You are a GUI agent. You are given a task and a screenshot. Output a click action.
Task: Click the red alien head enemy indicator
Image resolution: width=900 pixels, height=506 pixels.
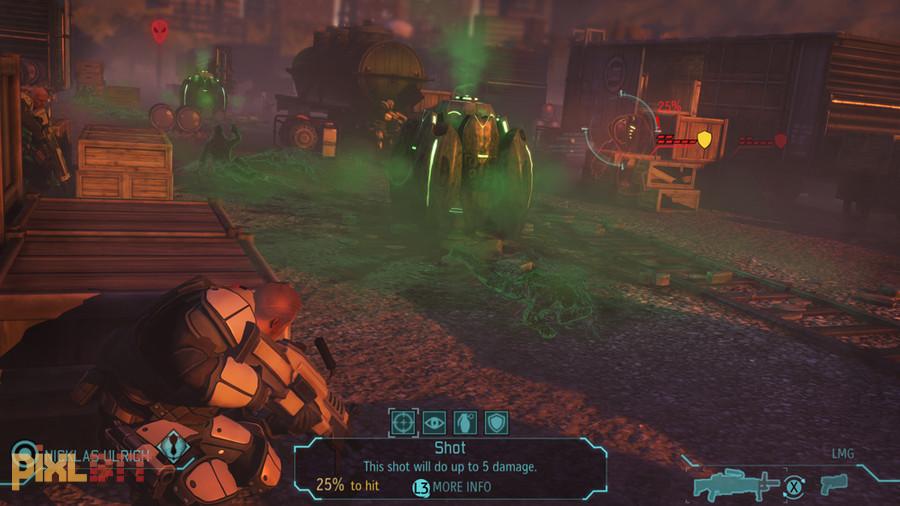tap(160, 32)
